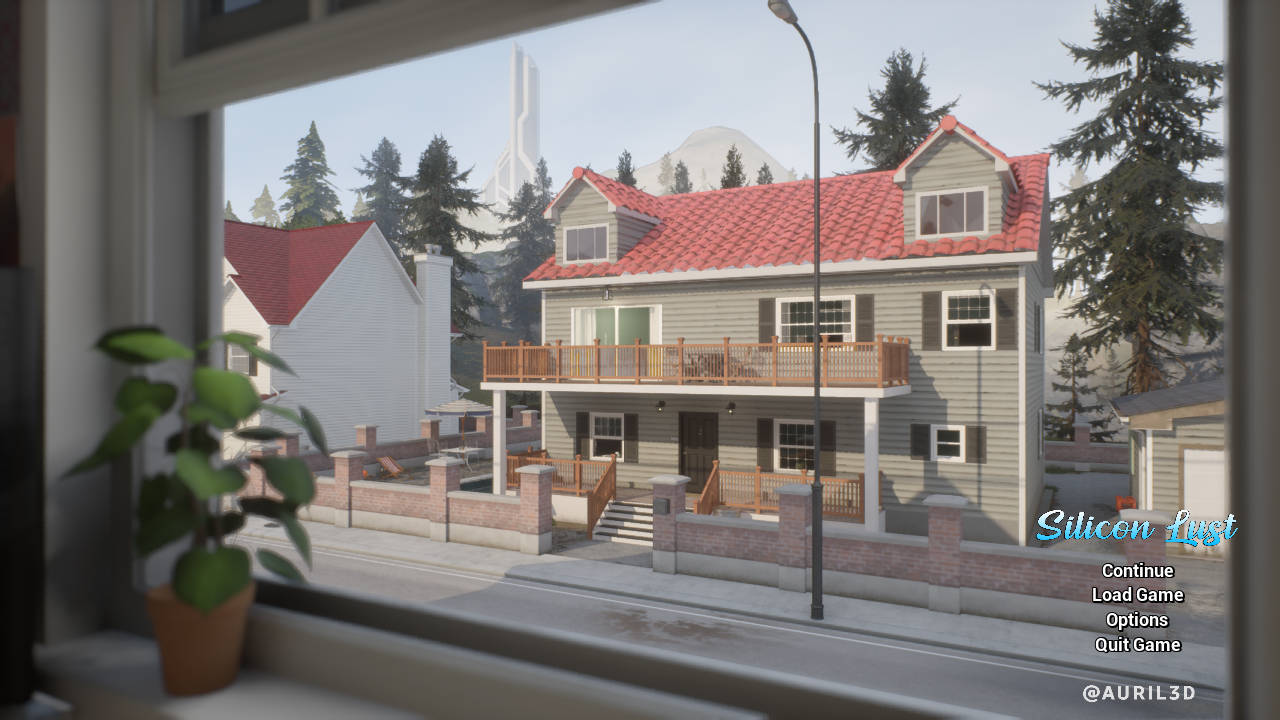Continue the saved game
The image size is (1280, 720).
tap(1137, 571)
